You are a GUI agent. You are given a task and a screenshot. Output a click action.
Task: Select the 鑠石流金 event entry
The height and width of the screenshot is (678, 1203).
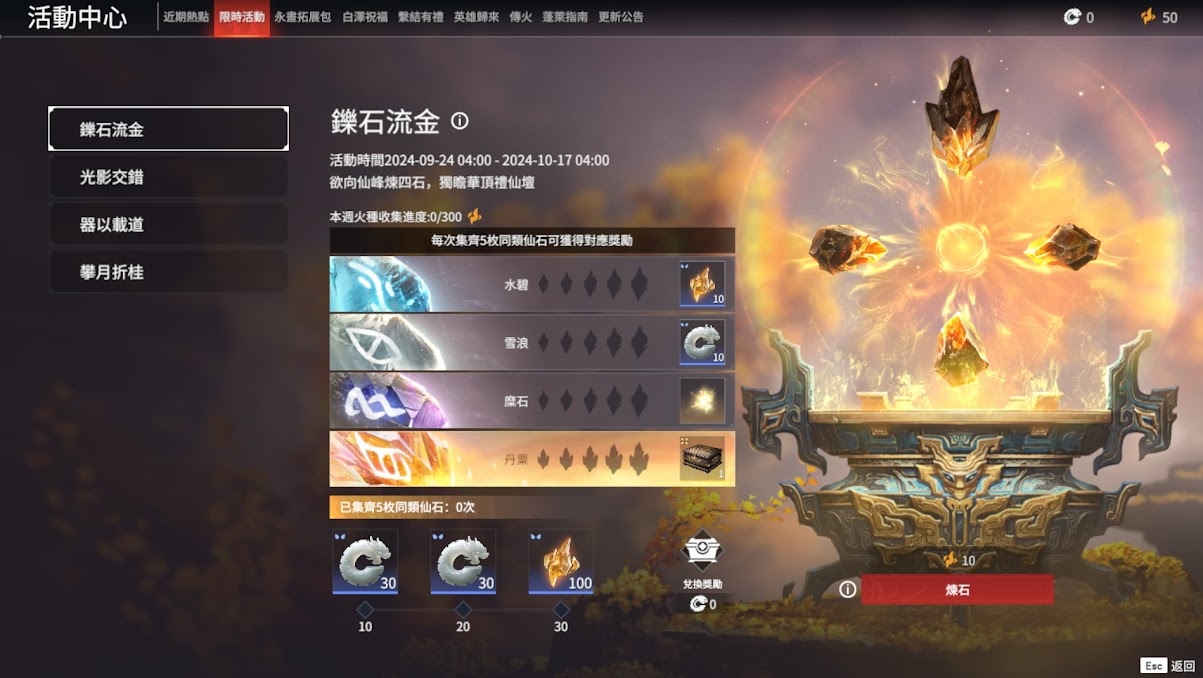168,129
